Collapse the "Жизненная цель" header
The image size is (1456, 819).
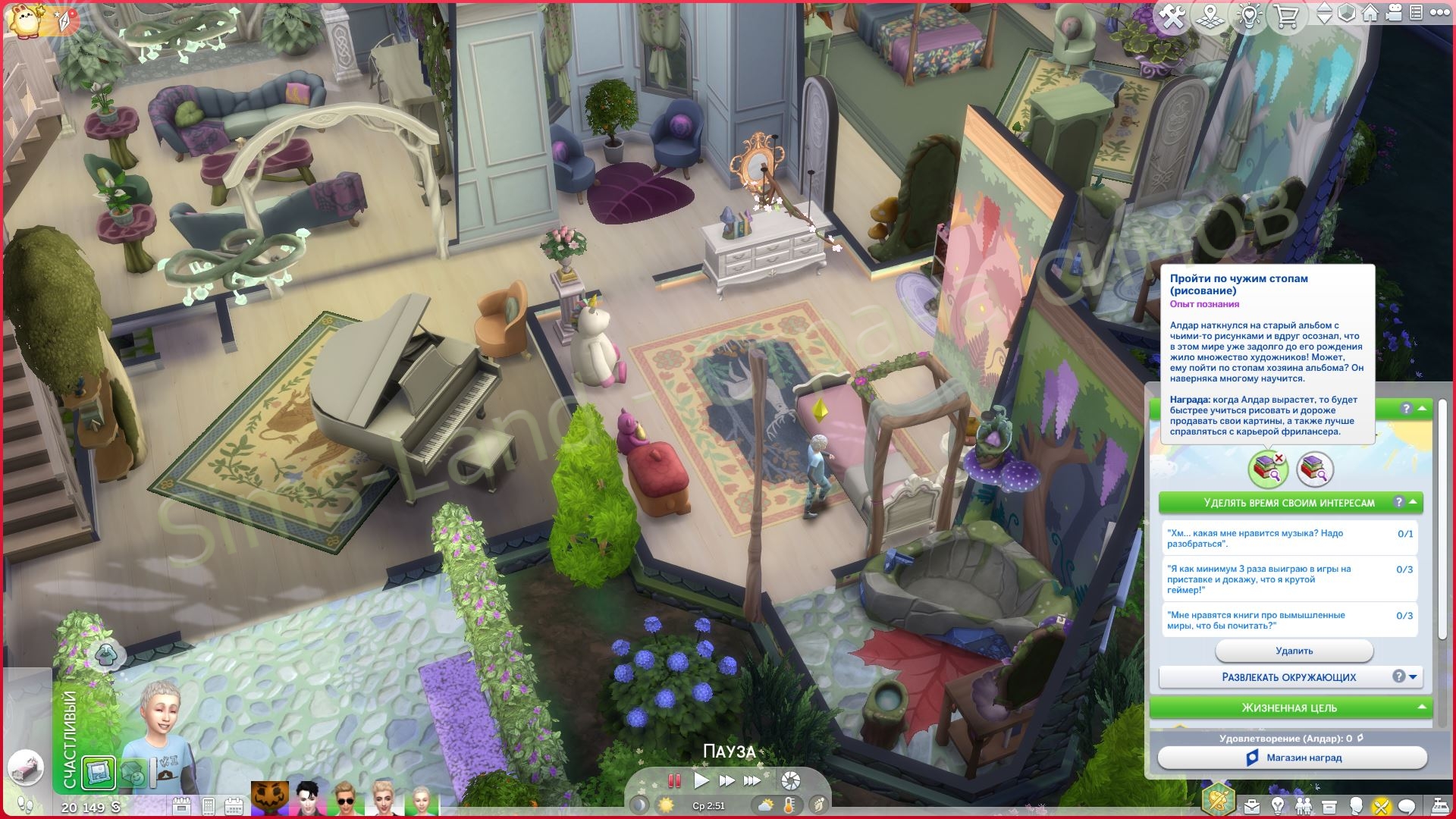1423,708
